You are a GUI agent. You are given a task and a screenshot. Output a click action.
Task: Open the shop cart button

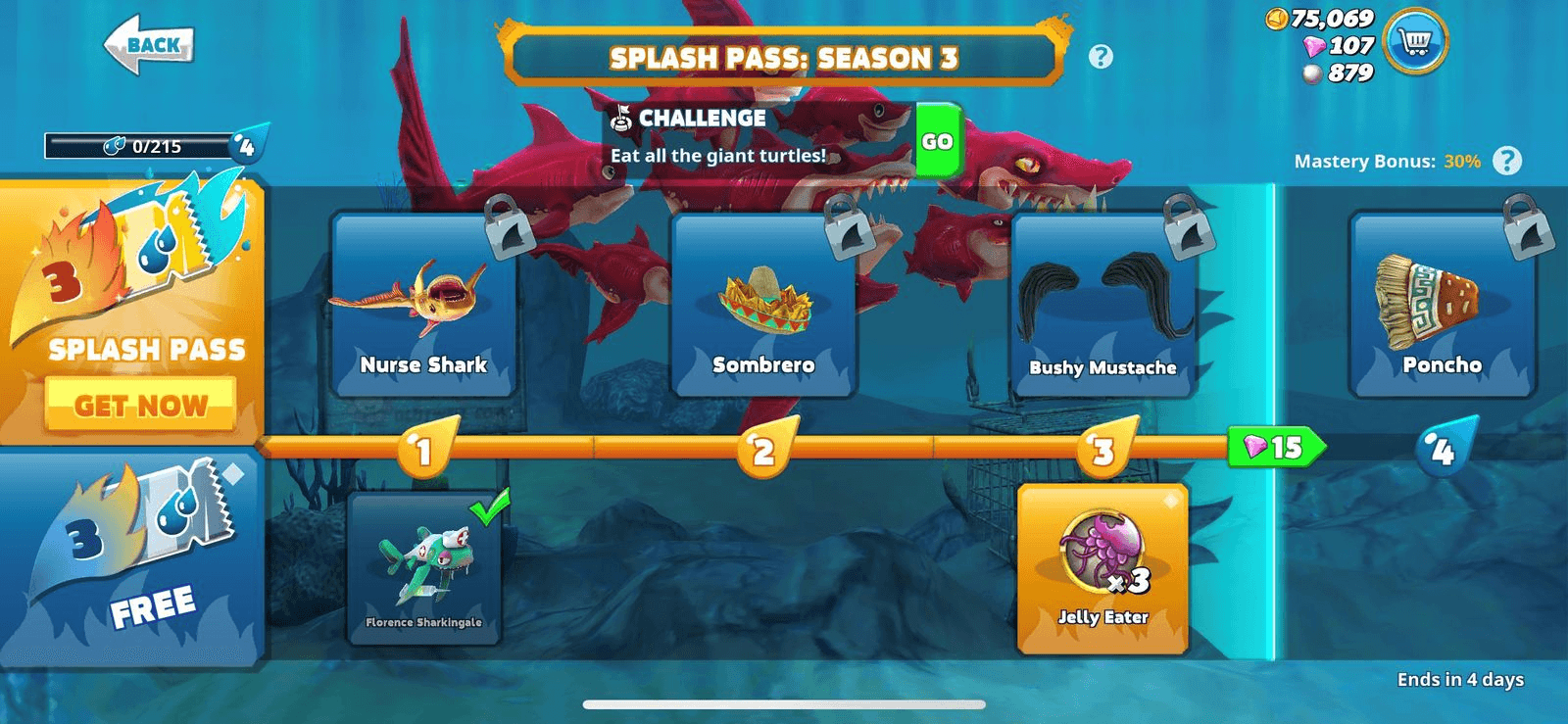tap(1416, 42)
